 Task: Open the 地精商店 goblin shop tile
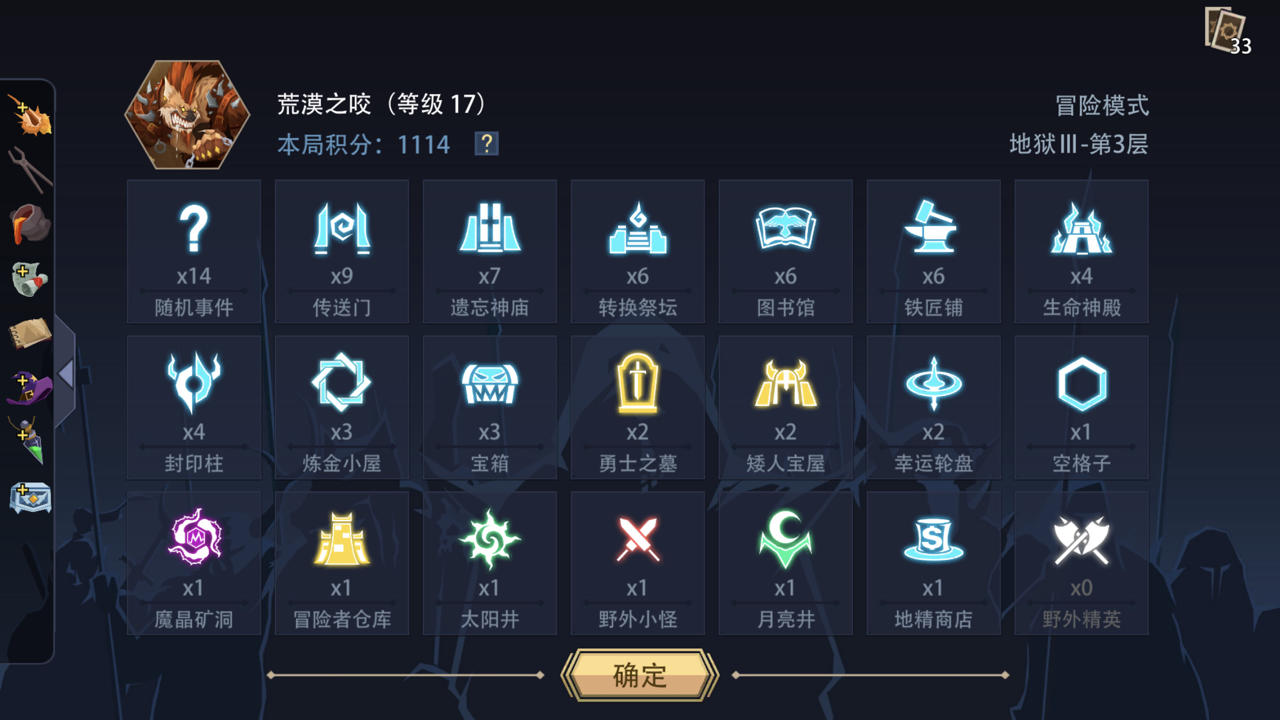(934, 560)
